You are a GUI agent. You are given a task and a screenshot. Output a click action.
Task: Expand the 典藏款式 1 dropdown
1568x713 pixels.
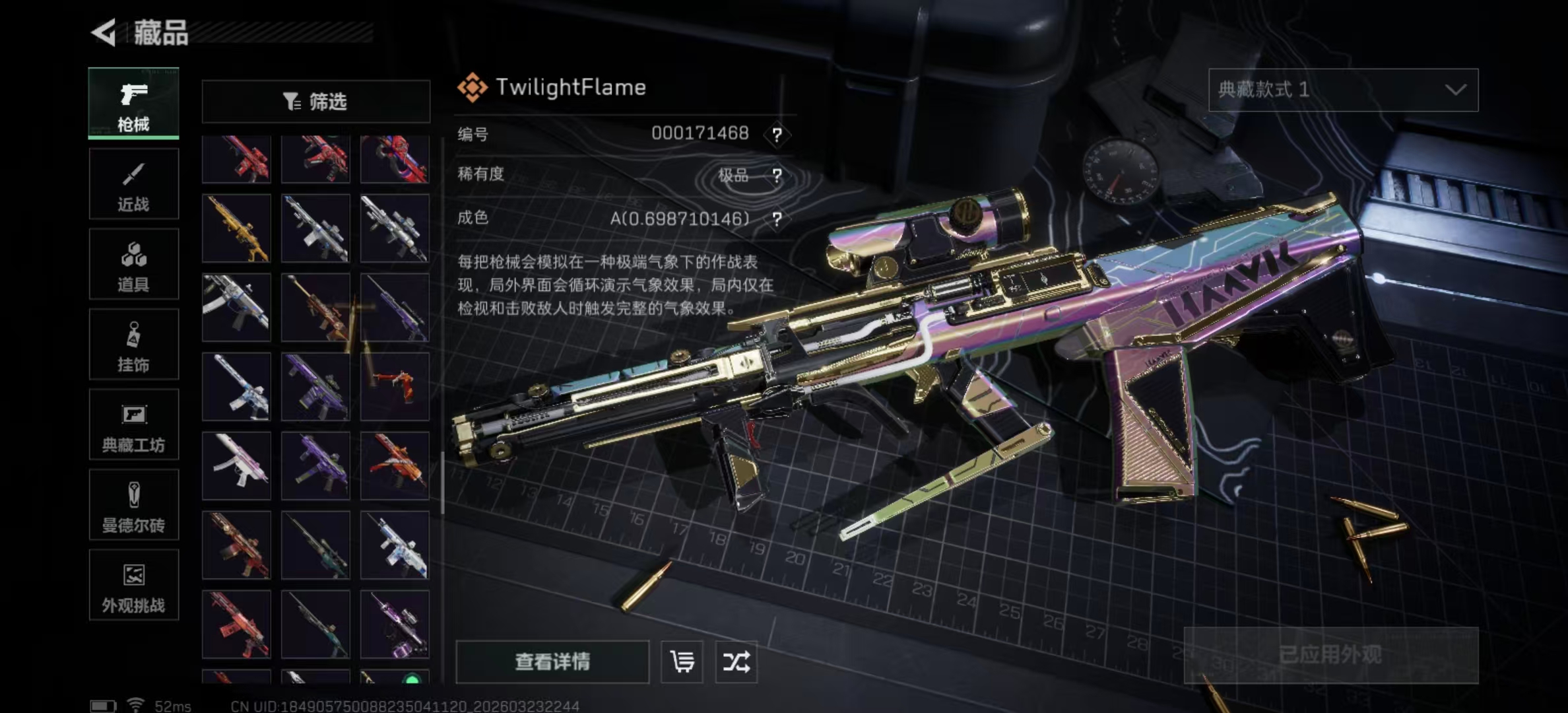point(1343,90)
